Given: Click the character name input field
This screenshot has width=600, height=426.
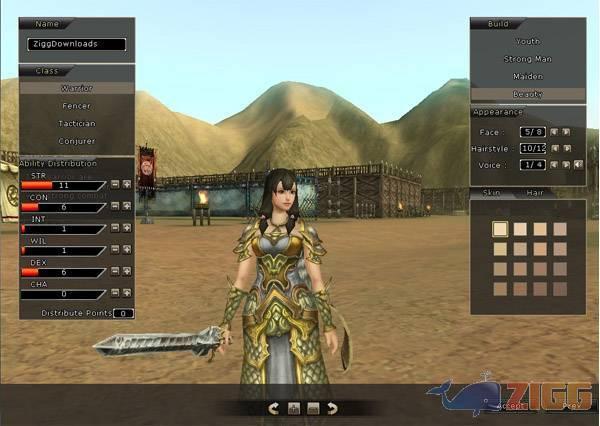Looking at the screenshot, I should 77,44.
